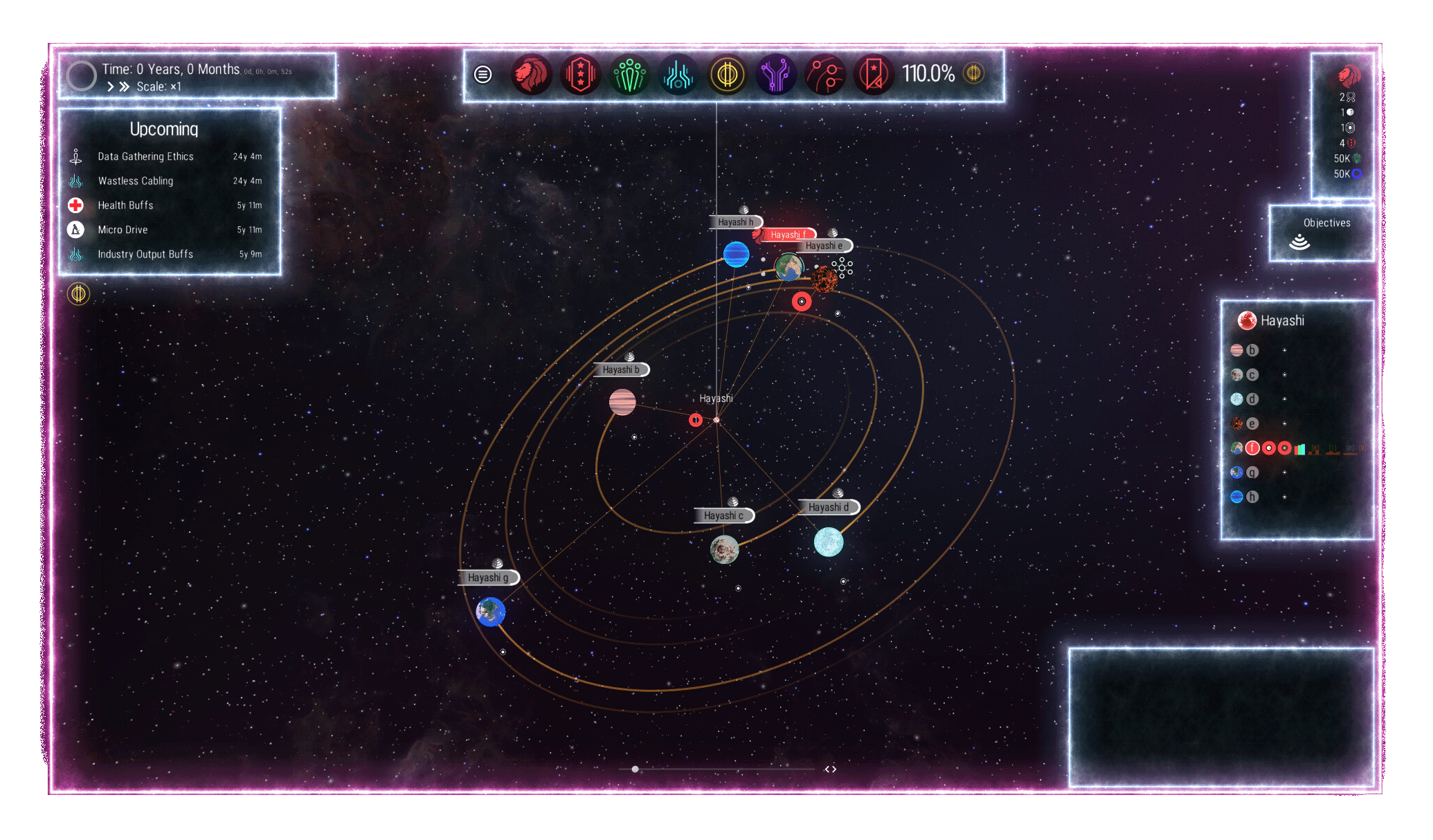Click the gold coin icon below Upcoming
This screenshot has width=1433, height=840.
click(x=79, y=294)
